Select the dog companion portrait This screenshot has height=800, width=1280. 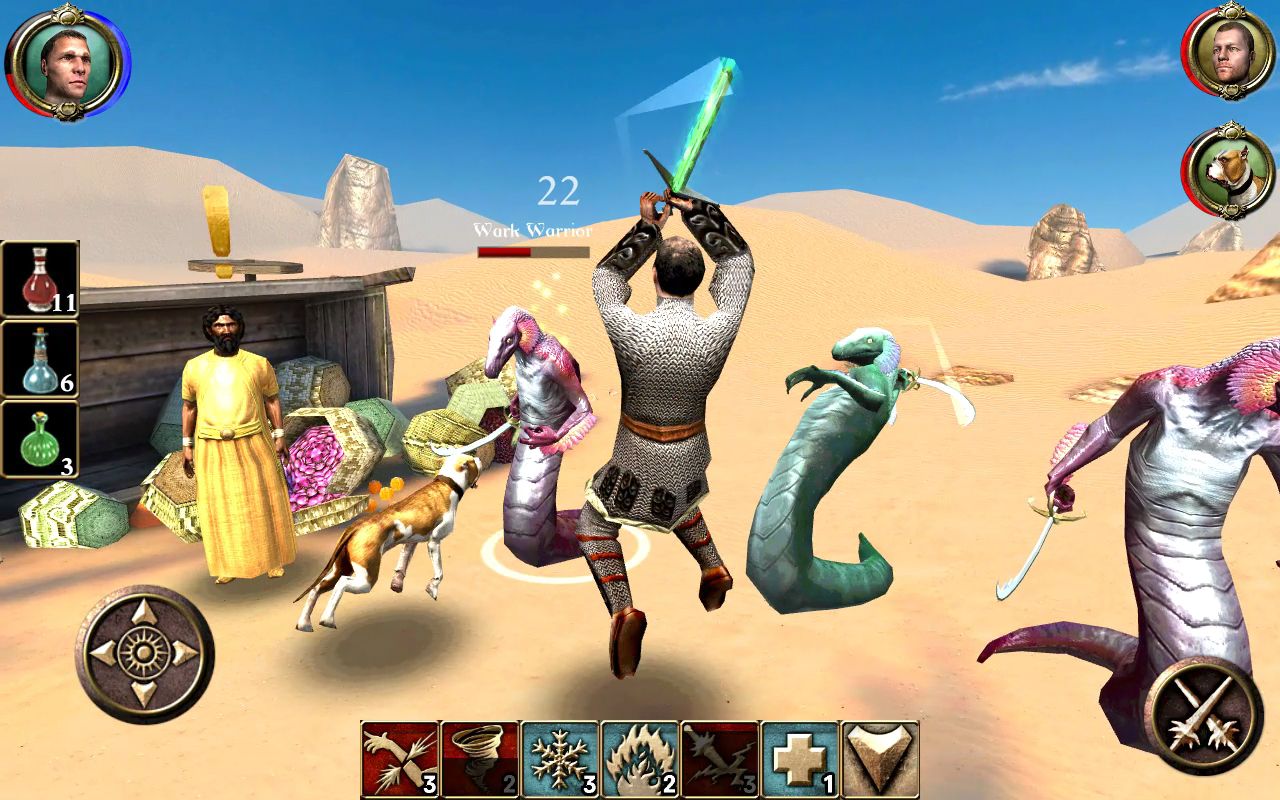pos(1229,171)
